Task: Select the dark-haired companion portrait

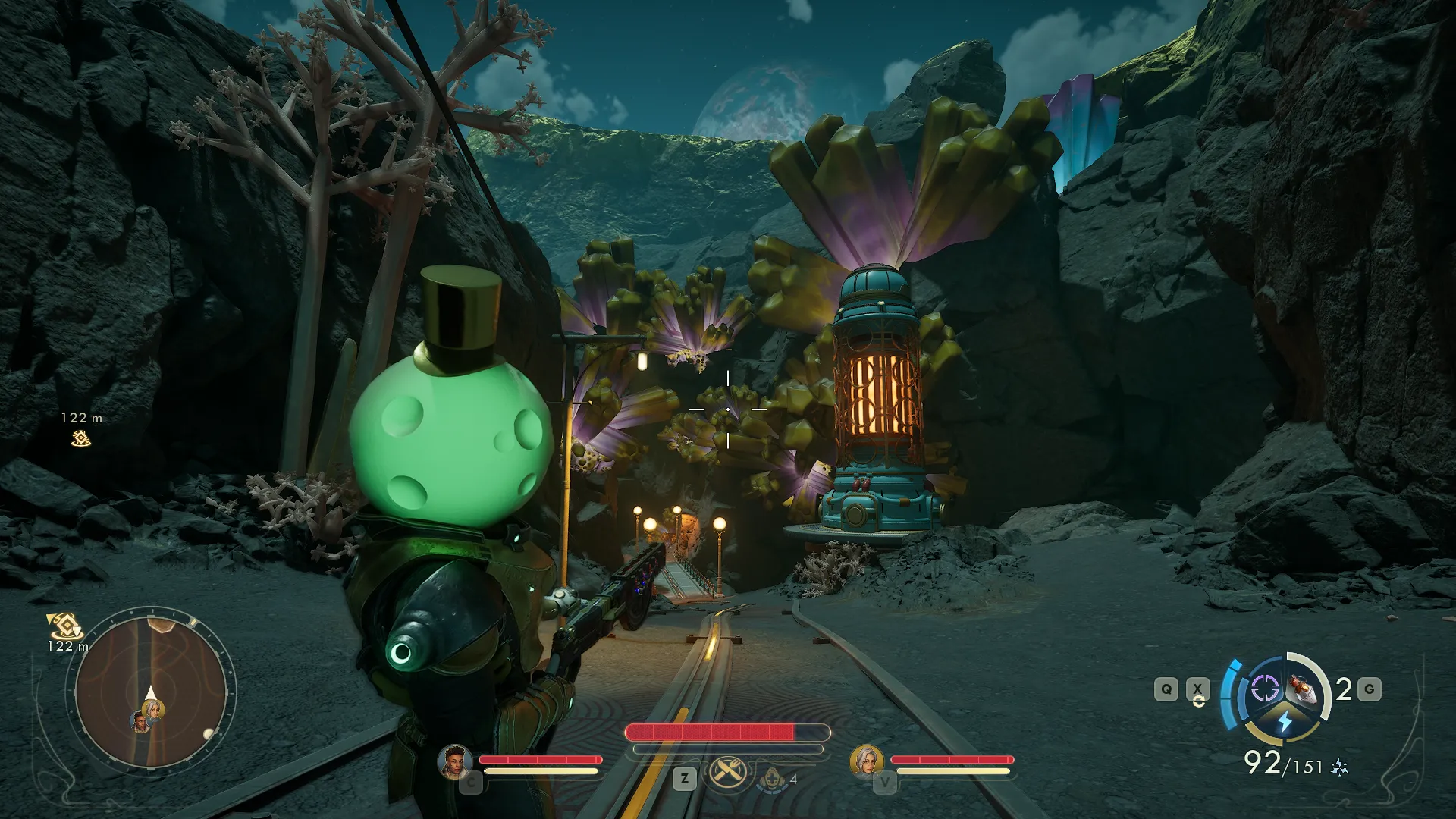Action: tap(454, 761)
